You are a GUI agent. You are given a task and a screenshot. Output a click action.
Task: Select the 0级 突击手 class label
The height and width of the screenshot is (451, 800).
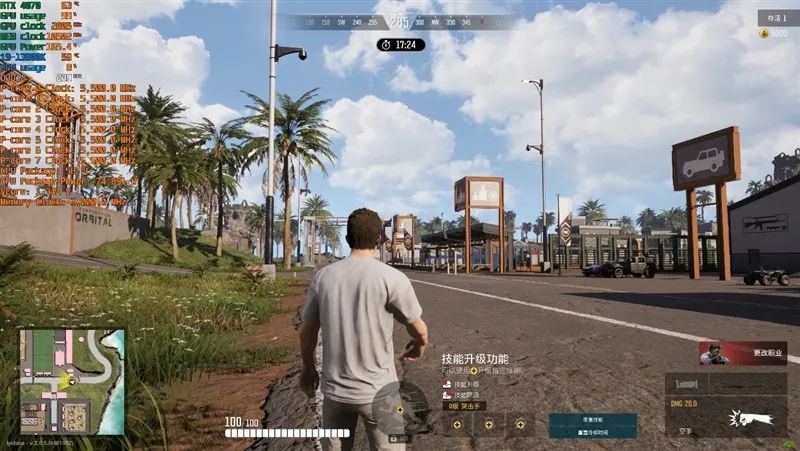click(465, 406)
